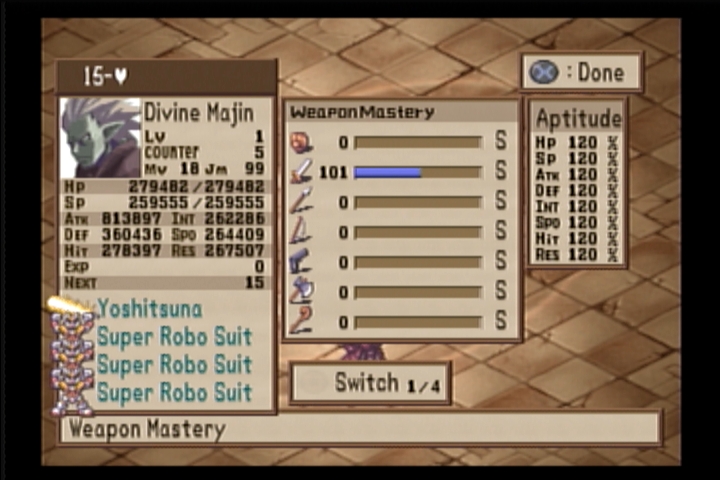Open the Aptitude panel

tap(578, 118)
